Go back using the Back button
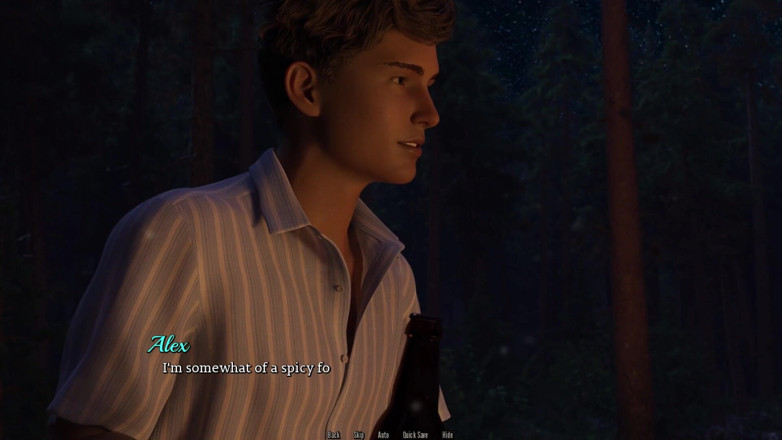This screenshot has height=440, width=782. (x=334, y=435)
